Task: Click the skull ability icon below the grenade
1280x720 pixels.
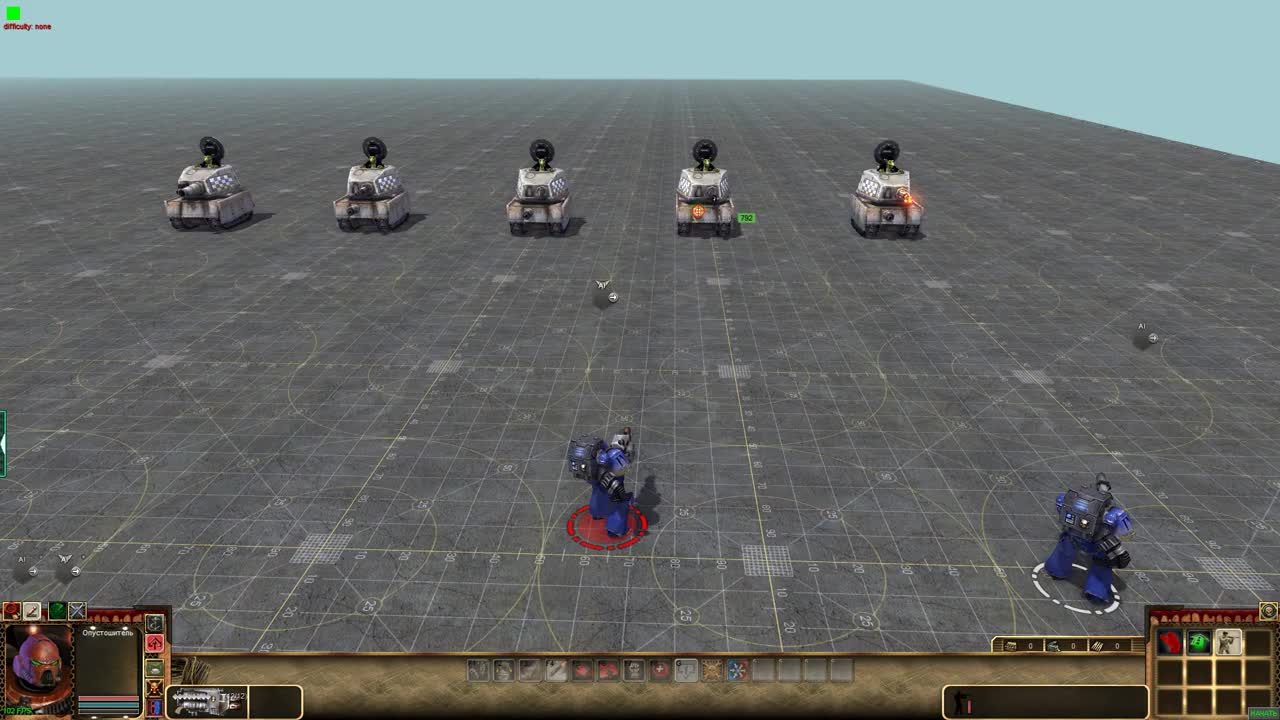Action: [154, 689]
